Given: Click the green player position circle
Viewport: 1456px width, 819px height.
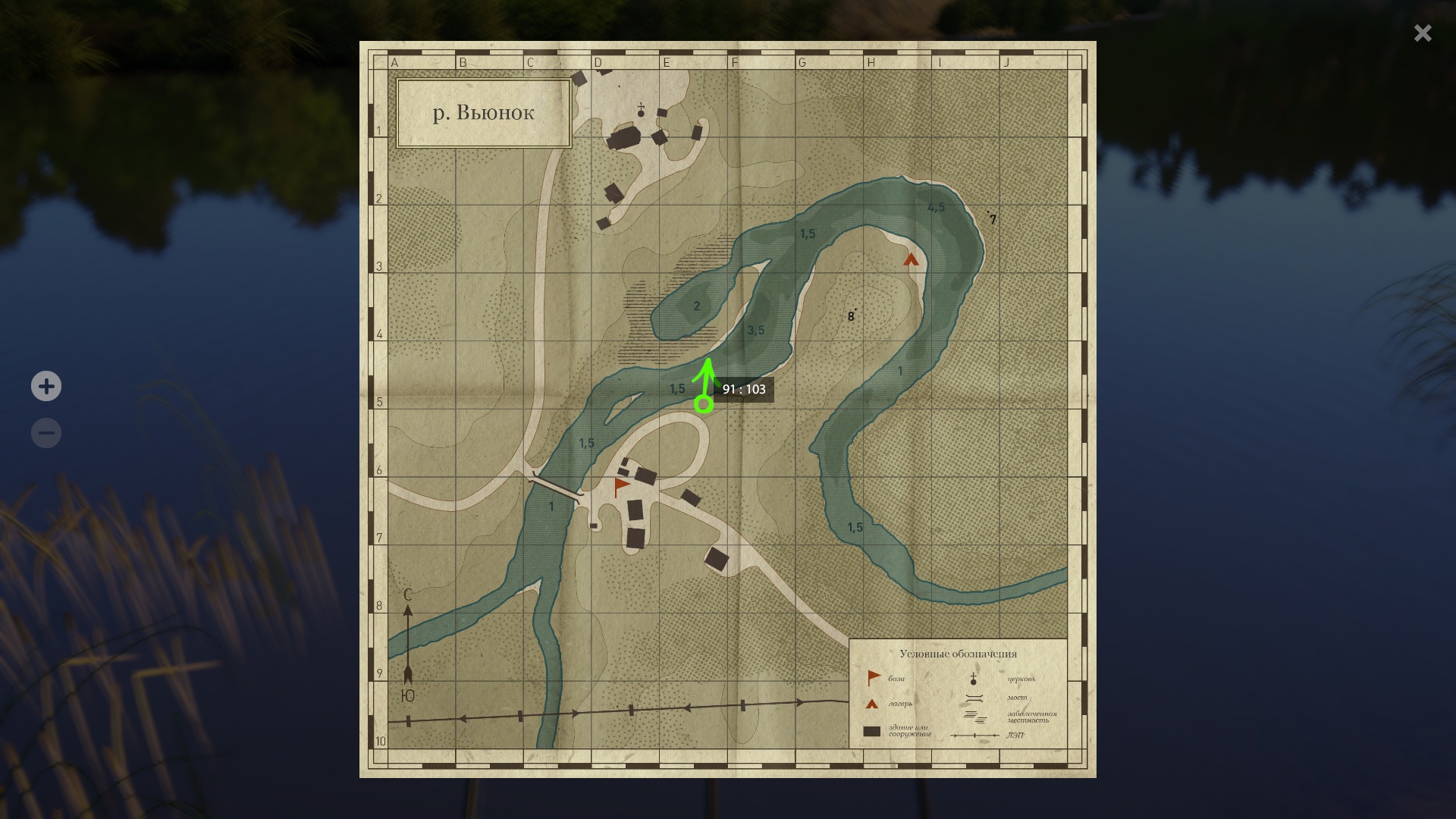Looking at the screenshot, I should pyautogui.click(x=704, y=405).
